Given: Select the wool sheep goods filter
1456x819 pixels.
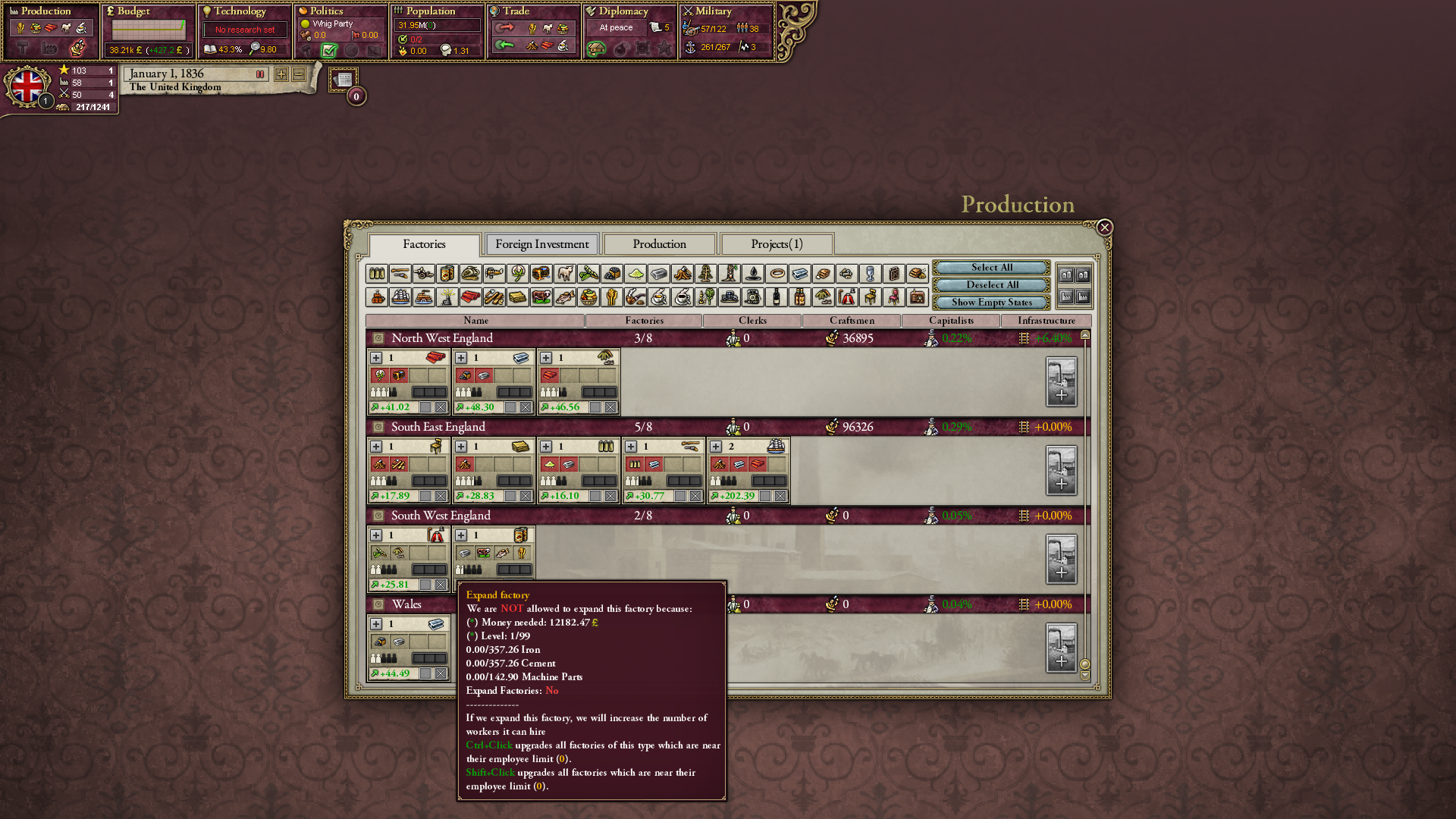Looking at the screenshot, I should click(565, 274).
